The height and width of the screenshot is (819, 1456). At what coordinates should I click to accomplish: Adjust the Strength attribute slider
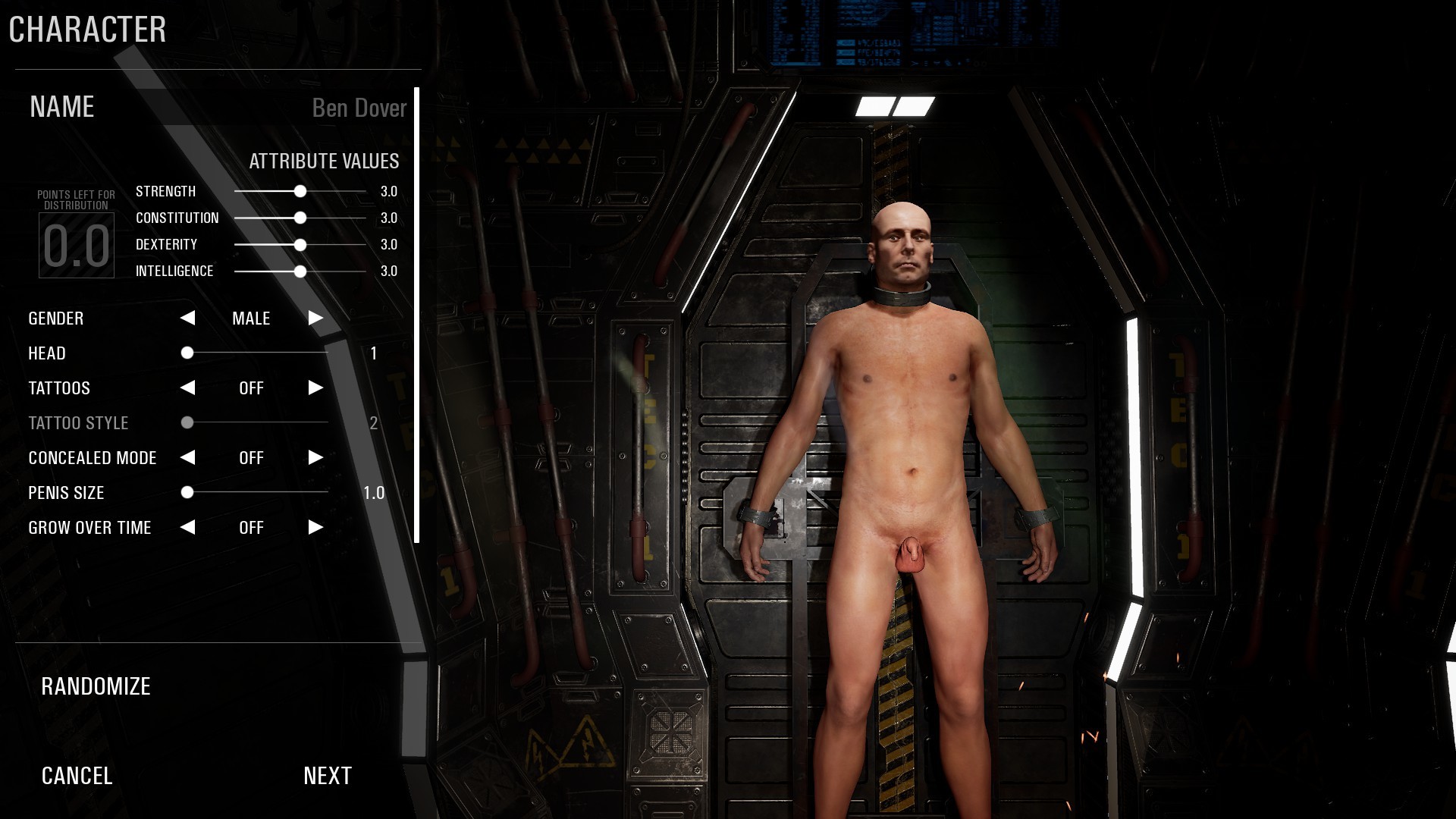click(300, 192)
